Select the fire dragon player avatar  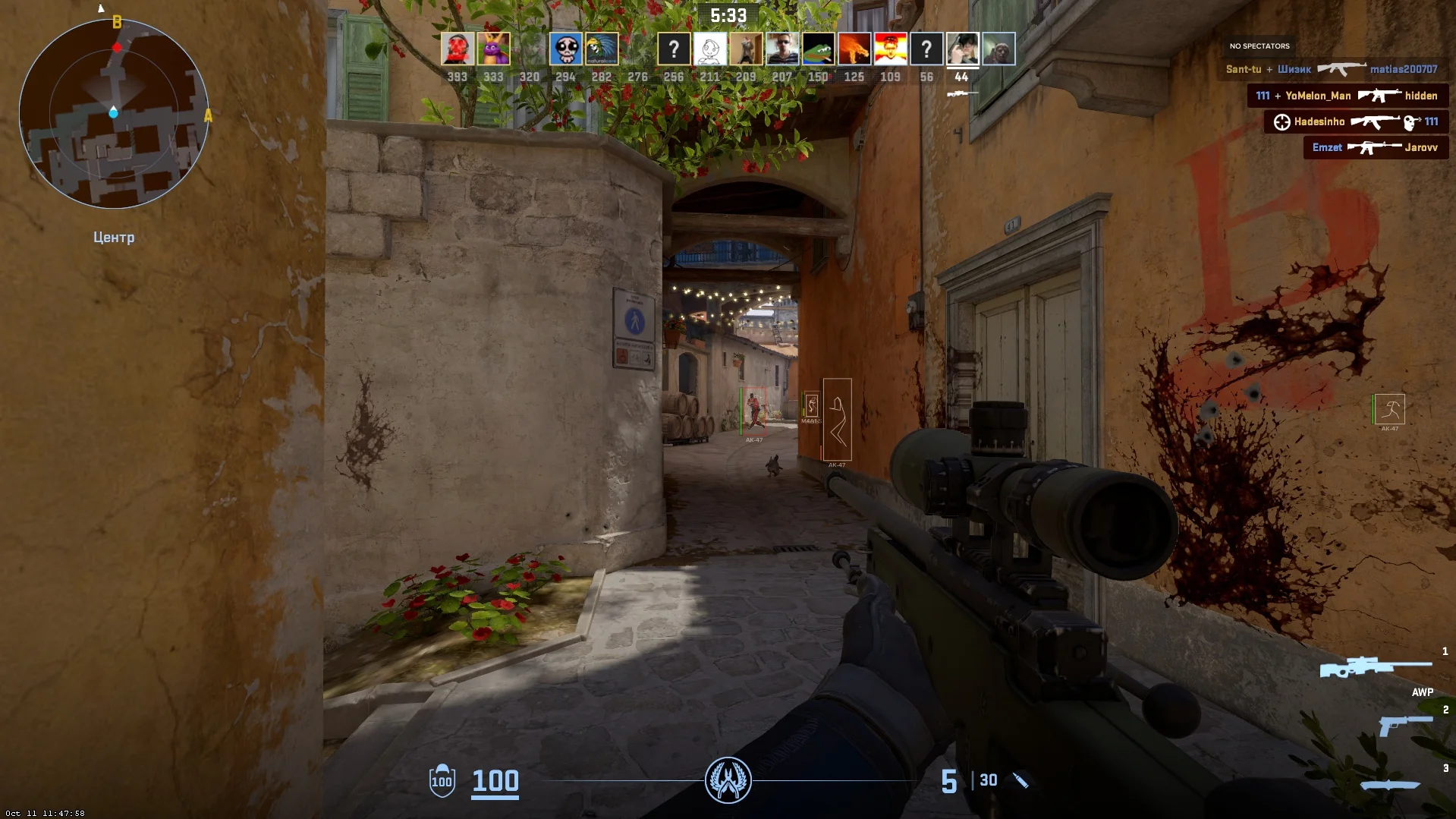(854, 49)
